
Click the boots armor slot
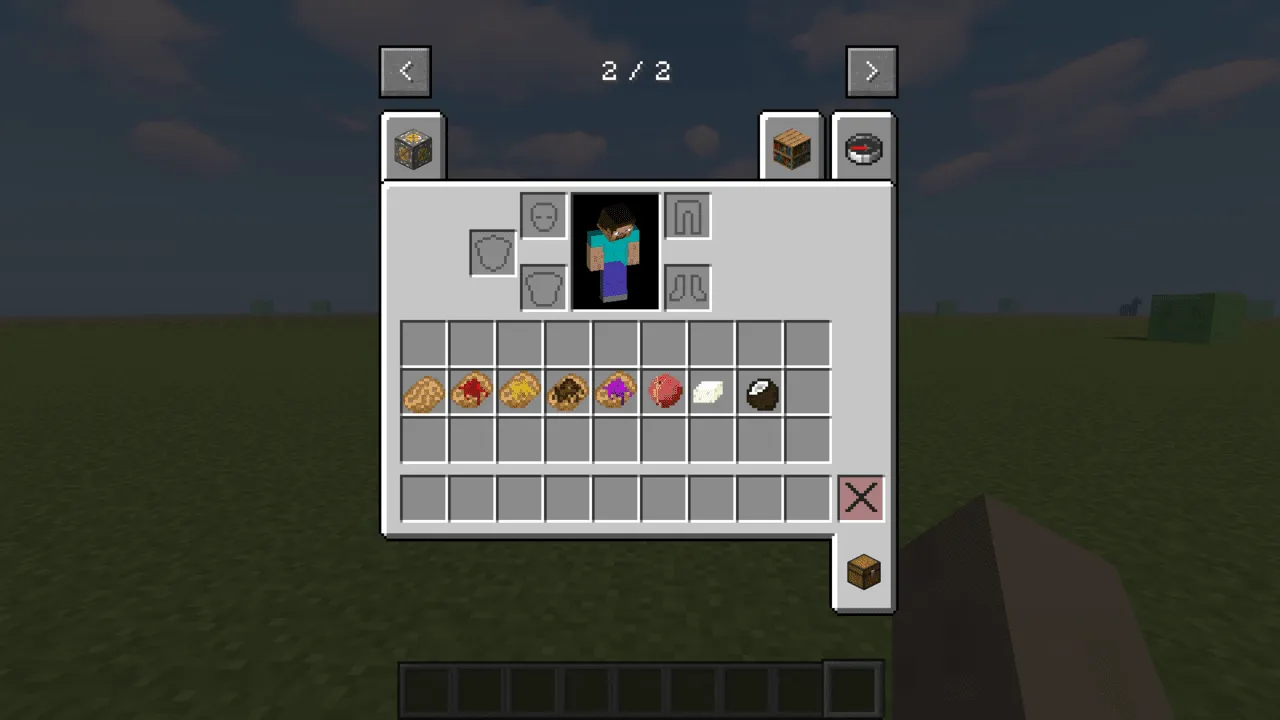tap(687, 287)
